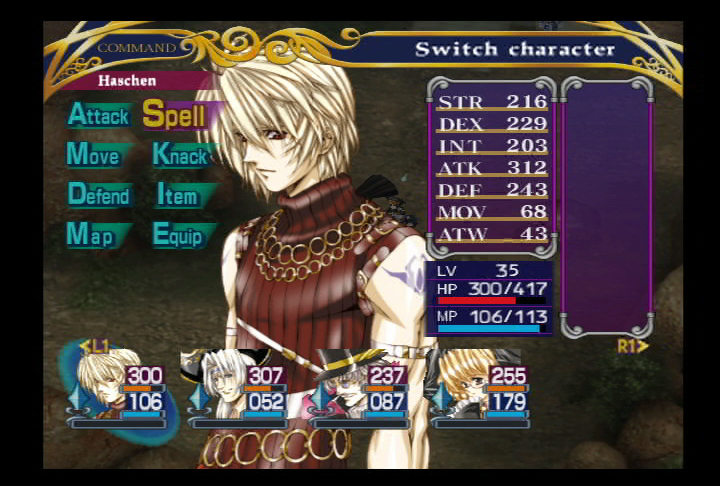Choose the Equip command
This screenshot has width=720, height=486.
tap(178, 235)
